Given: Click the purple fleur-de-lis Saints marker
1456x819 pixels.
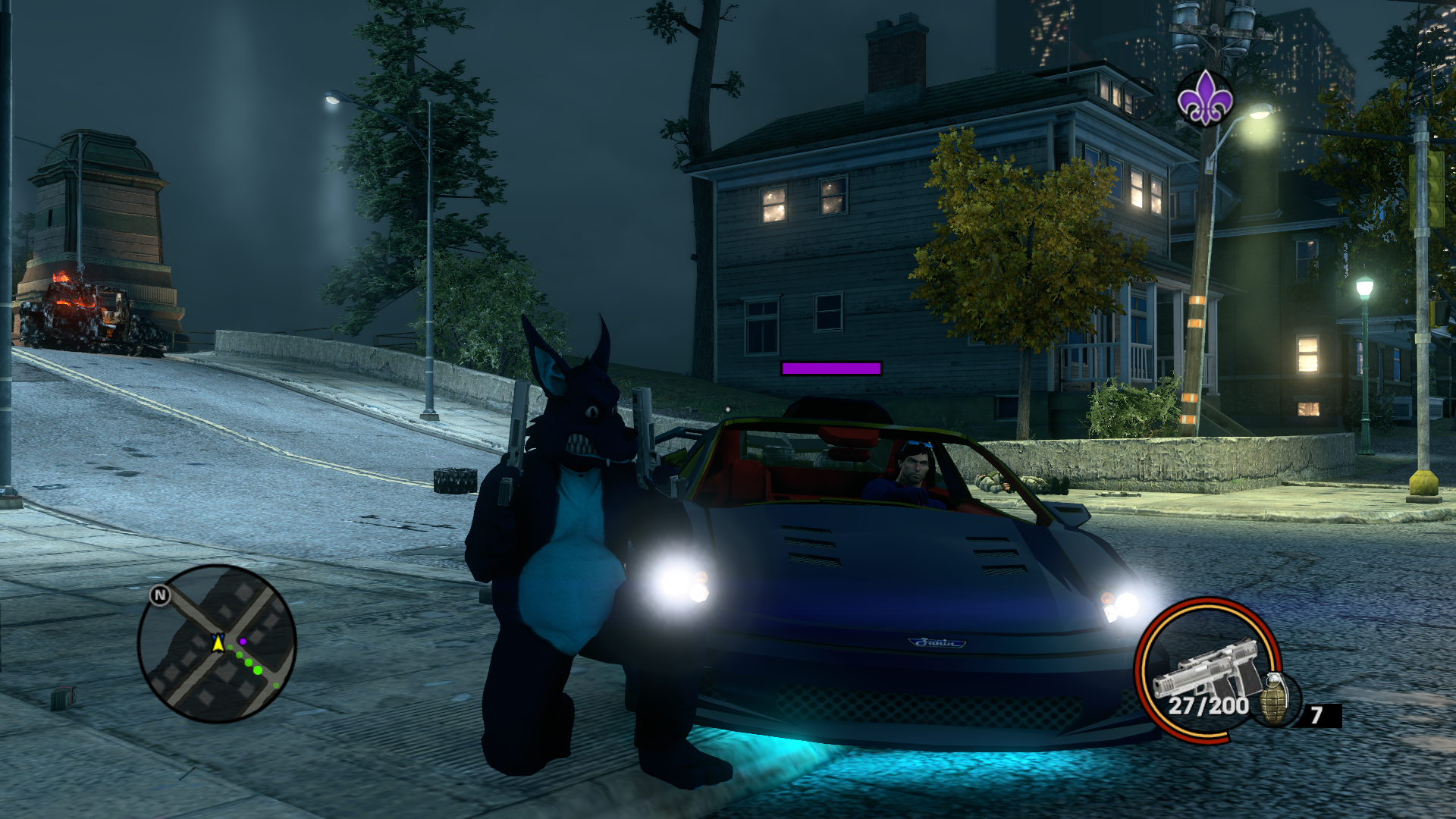Looking at the screenshot, I should coord(1204,99).
